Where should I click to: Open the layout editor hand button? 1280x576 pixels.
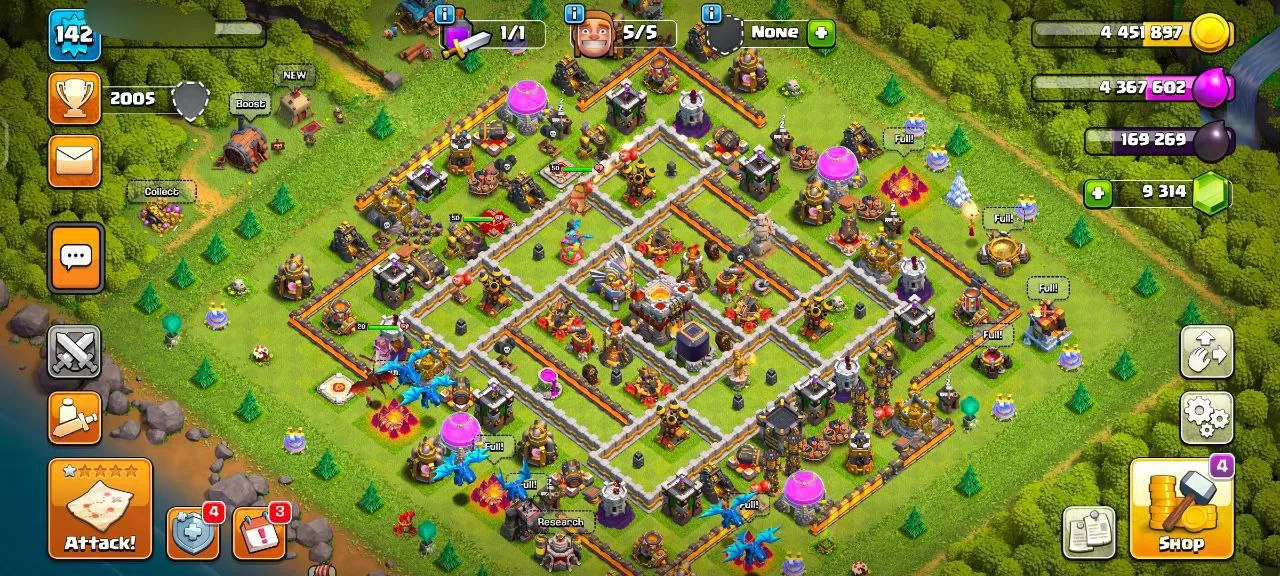tap(1207, 351)
